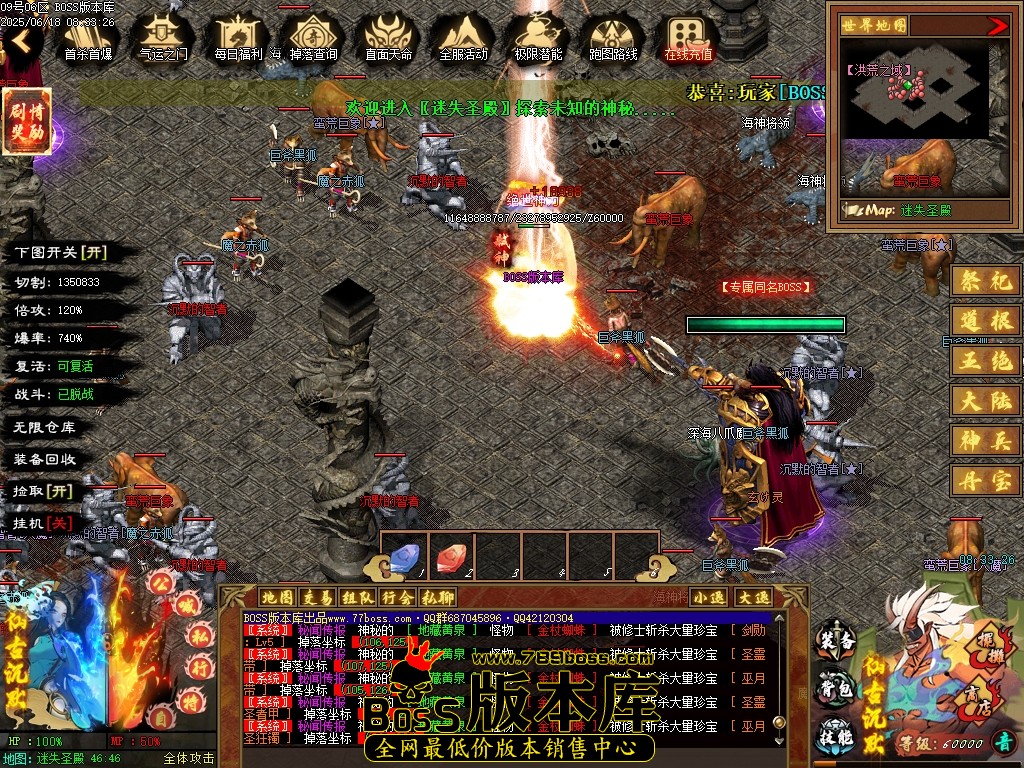Click the 首杀首爆 first-kill icon
This screenshot has height=768, width=1024.
tap(88, 38)
